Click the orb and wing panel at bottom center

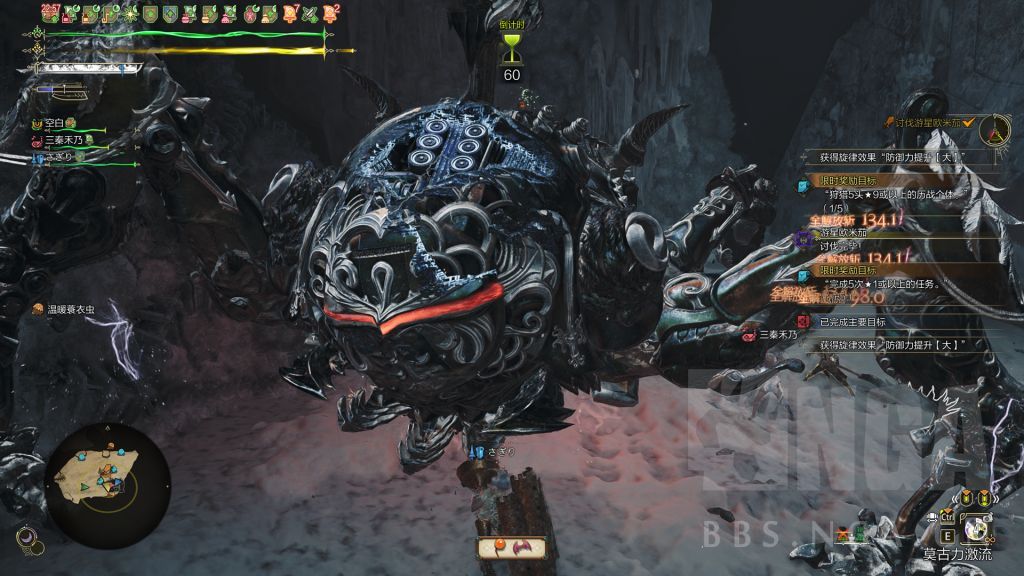(511, 547)
